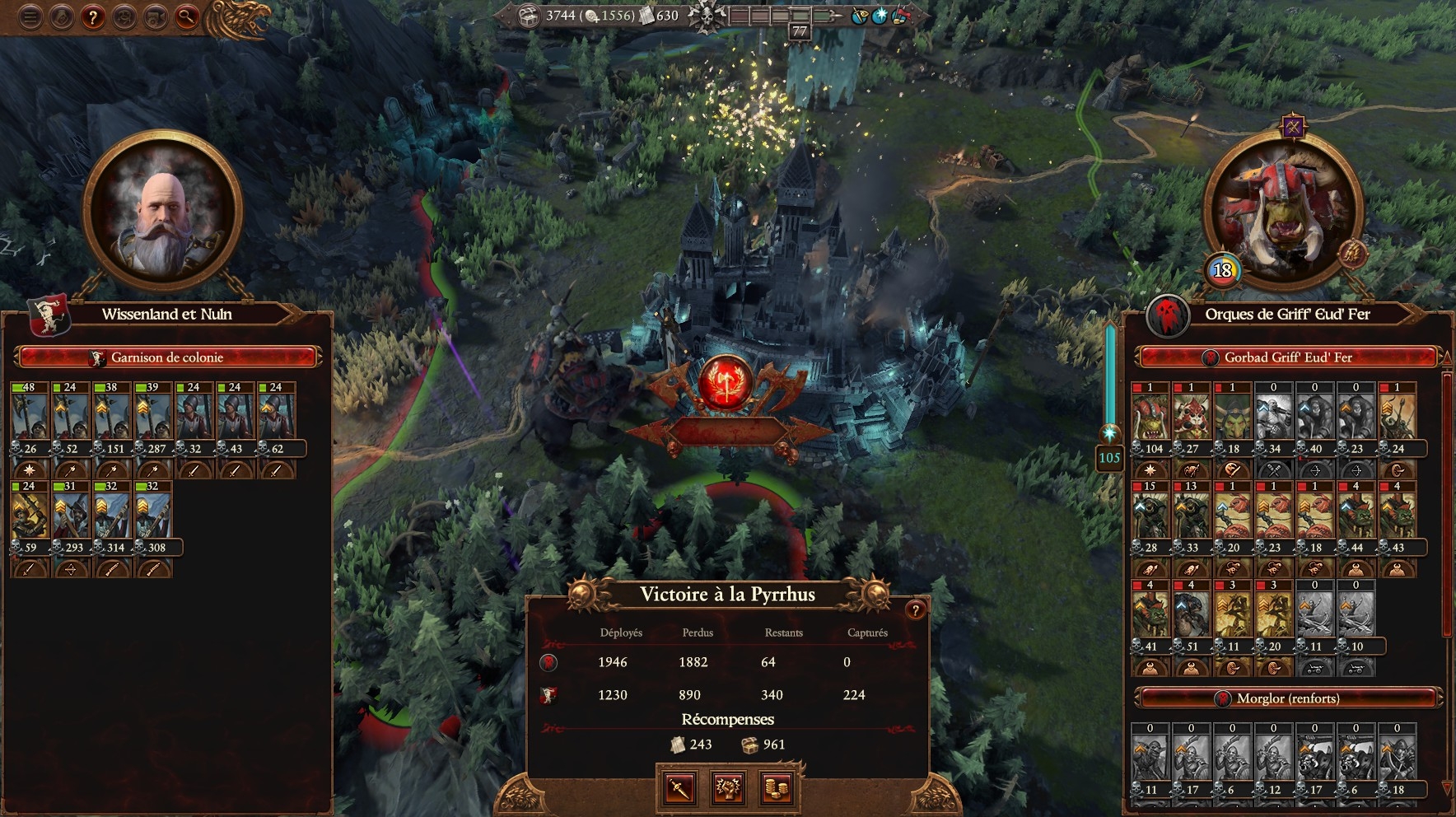1456x817 pixels.
Task: Select the garrison unit card with 293 kills
Action: [x=70, y=516]
